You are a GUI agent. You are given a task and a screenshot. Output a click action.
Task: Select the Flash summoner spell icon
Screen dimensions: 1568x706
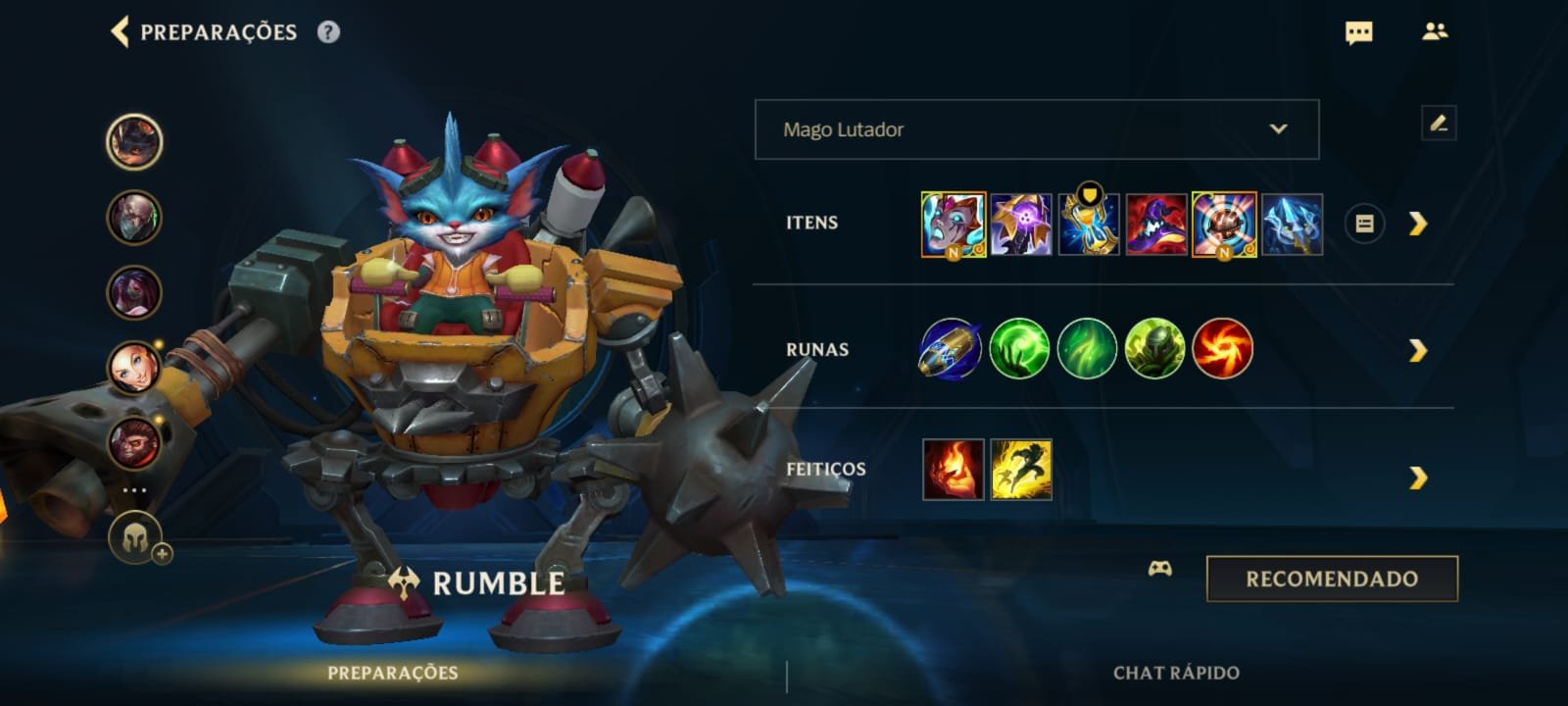[x=1020, y=470]
